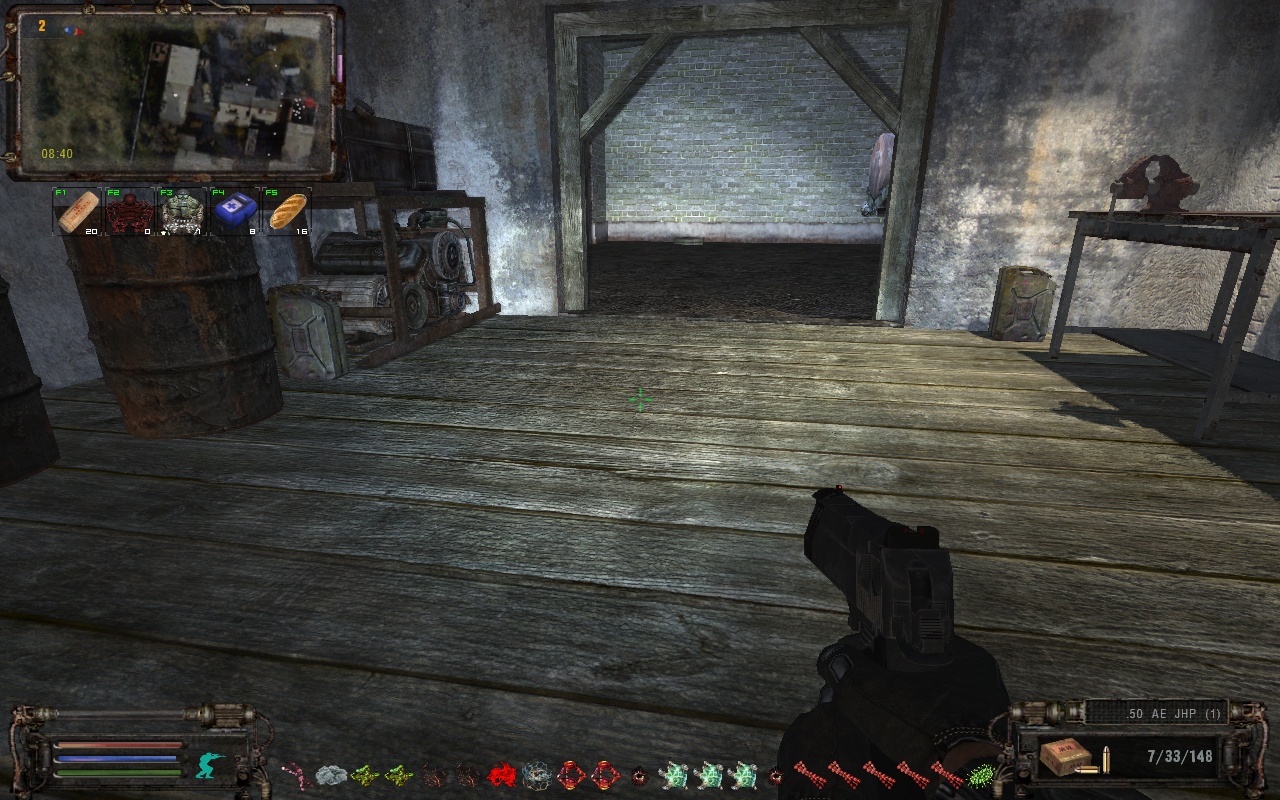Pick the bright red spiky artifact
This screenshot has width=1280, height=800.
(501, 774)
